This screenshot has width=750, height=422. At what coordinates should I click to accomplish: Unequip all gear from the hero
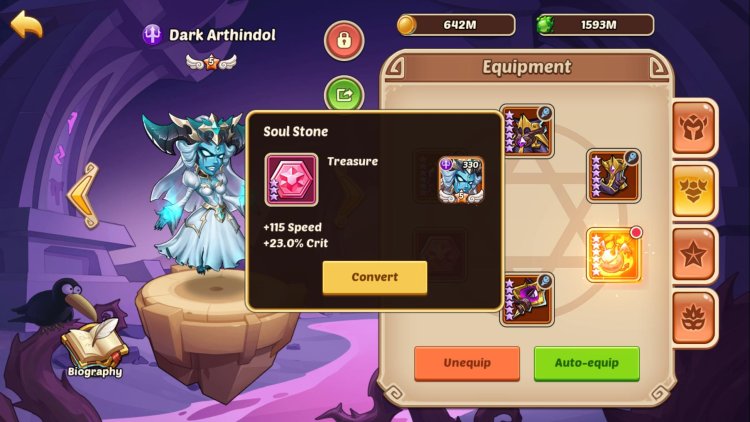(x=467, y=362)
